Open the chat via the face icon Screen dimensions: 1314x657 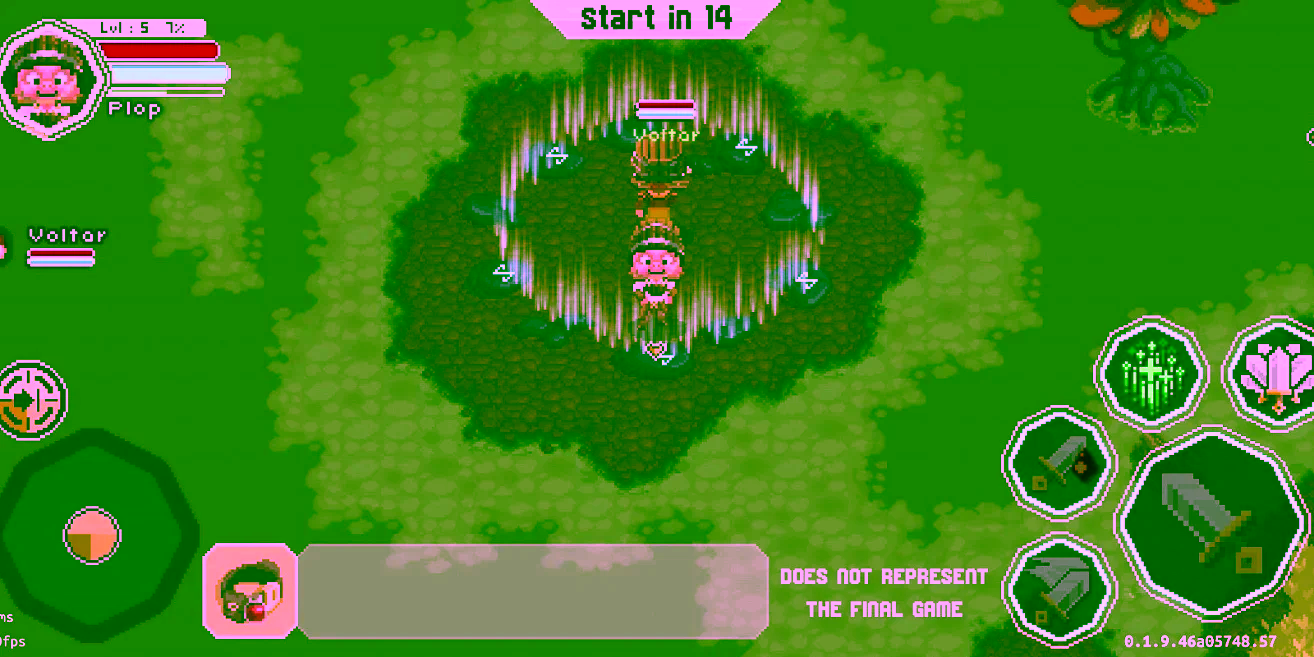250,590
